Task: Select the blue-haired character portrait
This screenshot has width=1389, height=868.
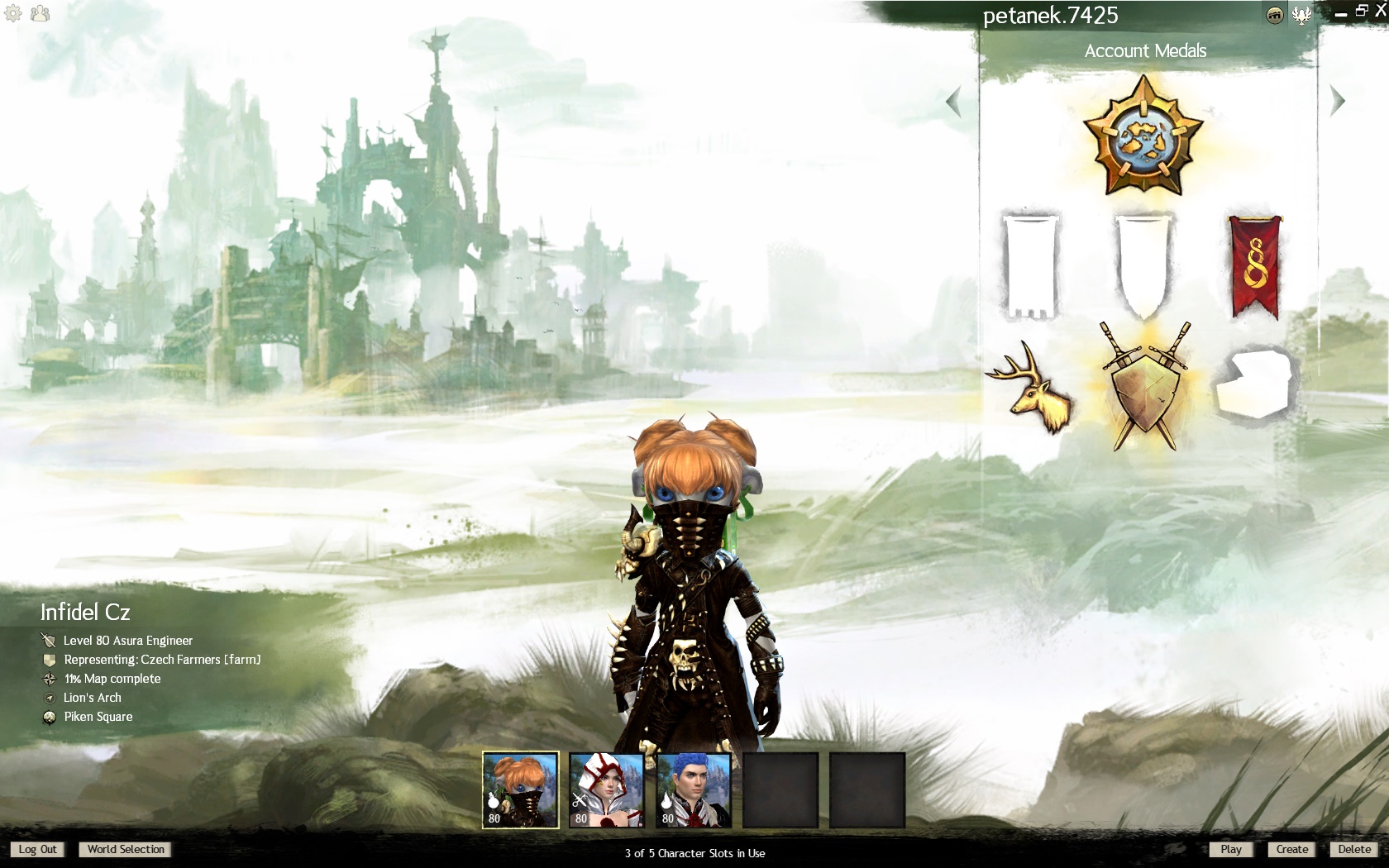Action: click(694, 789)
